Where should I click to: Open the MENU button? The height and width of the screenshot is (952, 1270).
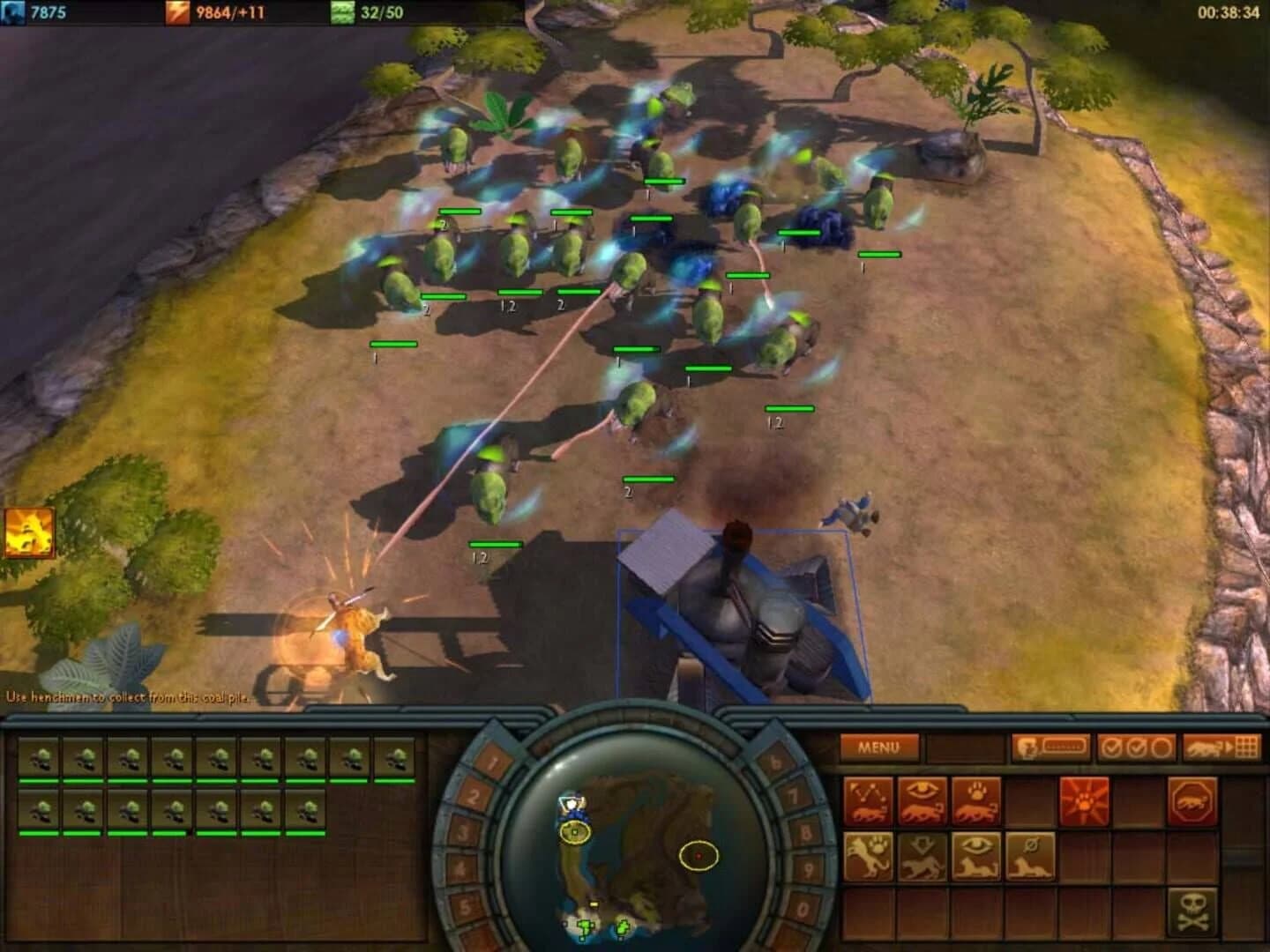pyautogui.click(x=878, y=747)
